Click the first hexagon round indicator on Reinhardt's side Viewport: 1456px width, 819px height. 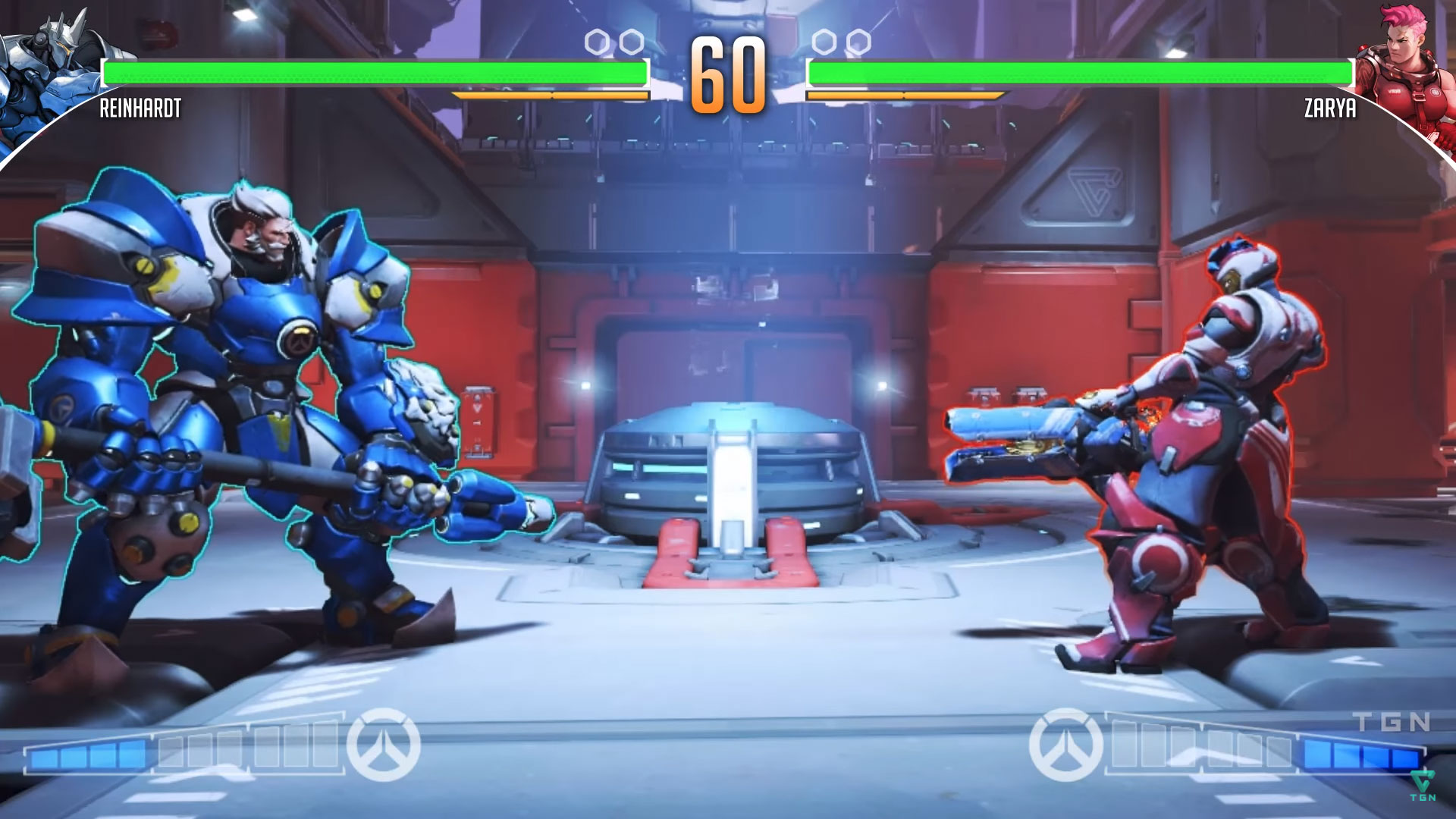(x=597, y=42)
